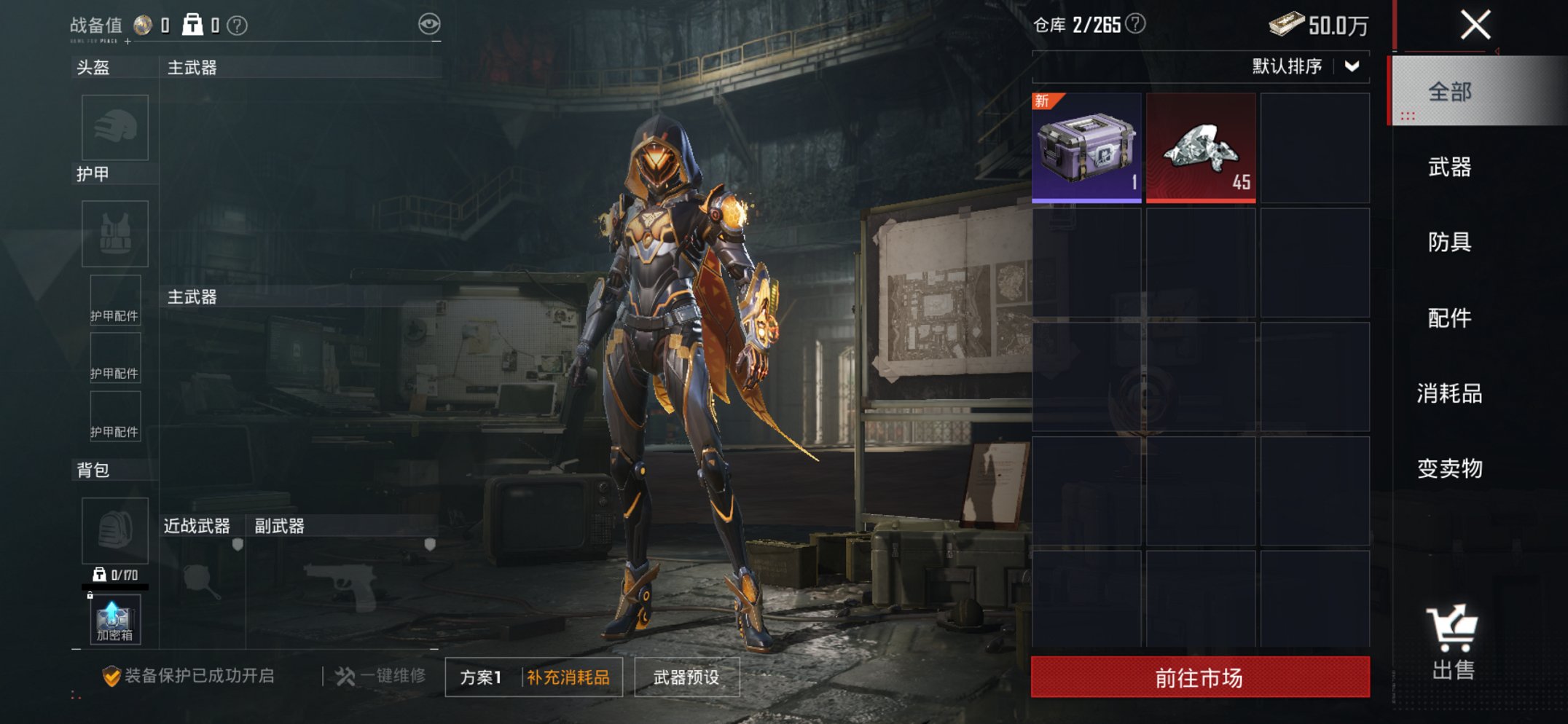Switch to the 全部 category tab

tap(1450, 92)
